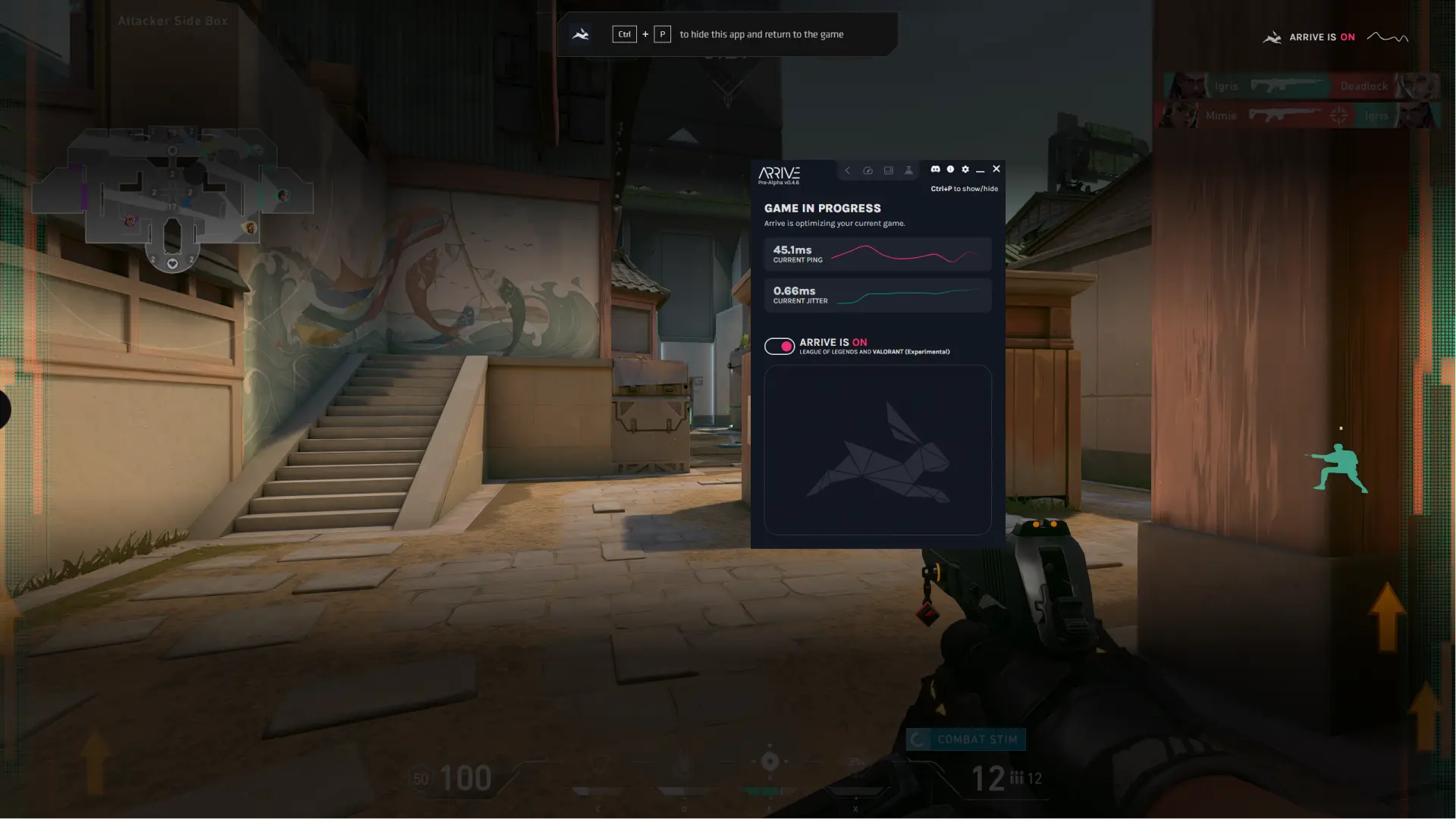Click the Arrive rabbit logo
This screenshot has height=819, width=1456.
(x=777, y=173)
